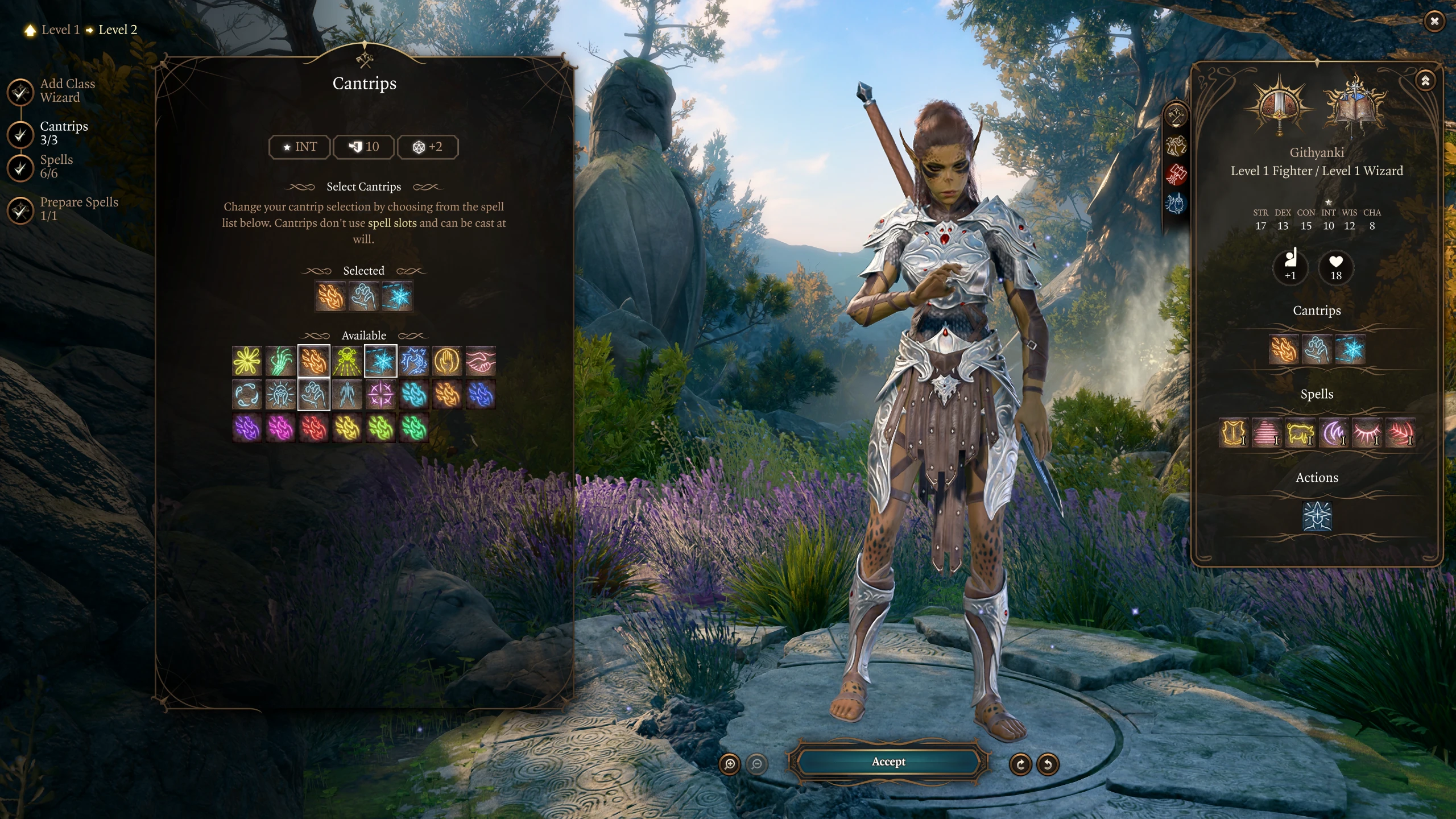This screenshot has height=819, width=1456.
Task: Select the pink handshake cantrip
Action: [x=481, y=361]
